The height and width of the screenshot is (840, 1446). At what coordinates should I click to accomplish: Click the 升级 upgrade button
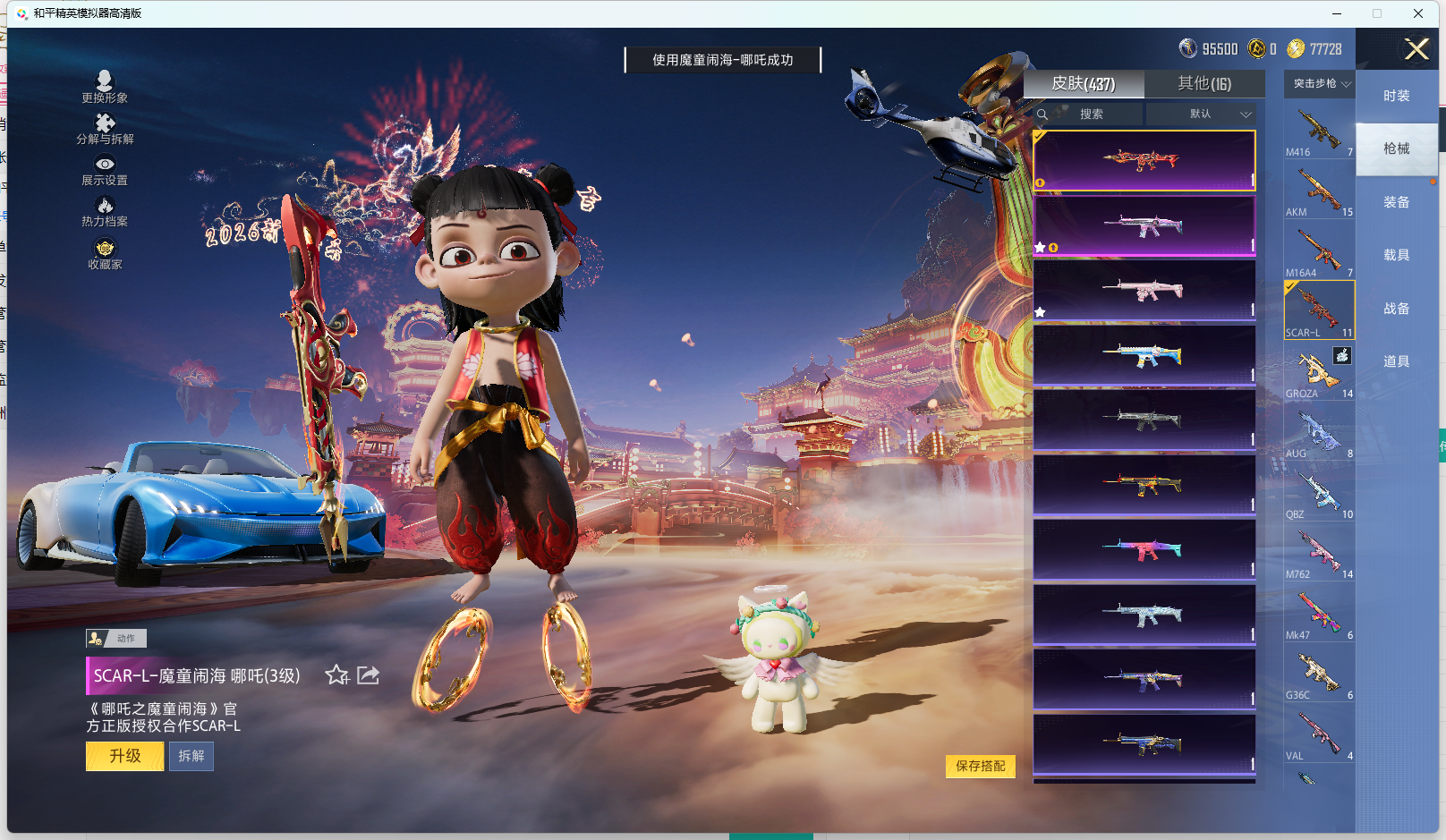coord(124,756)
